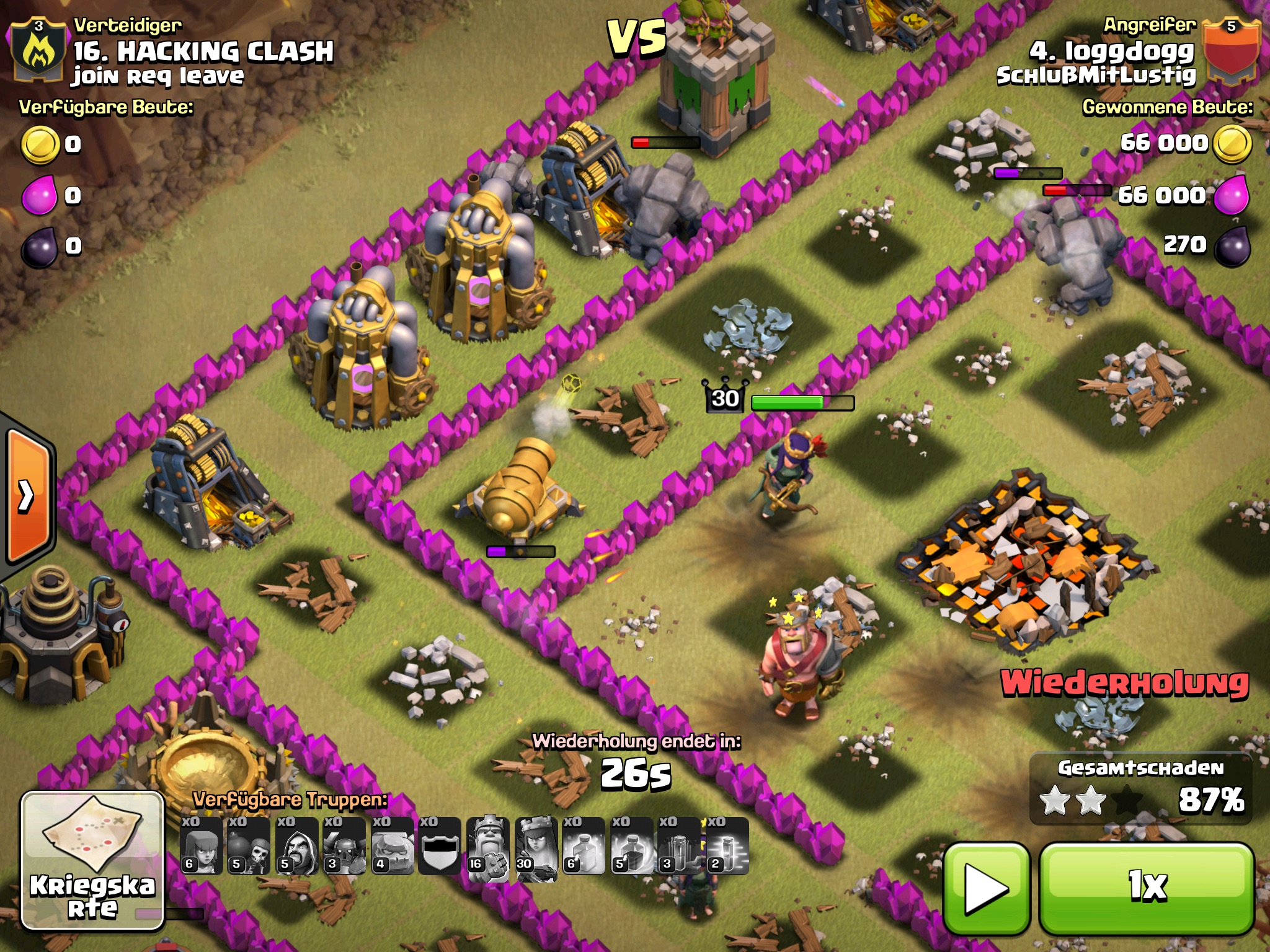Select the Wizard troop slot
This screenshot has height=952, width=1270.
296,845
